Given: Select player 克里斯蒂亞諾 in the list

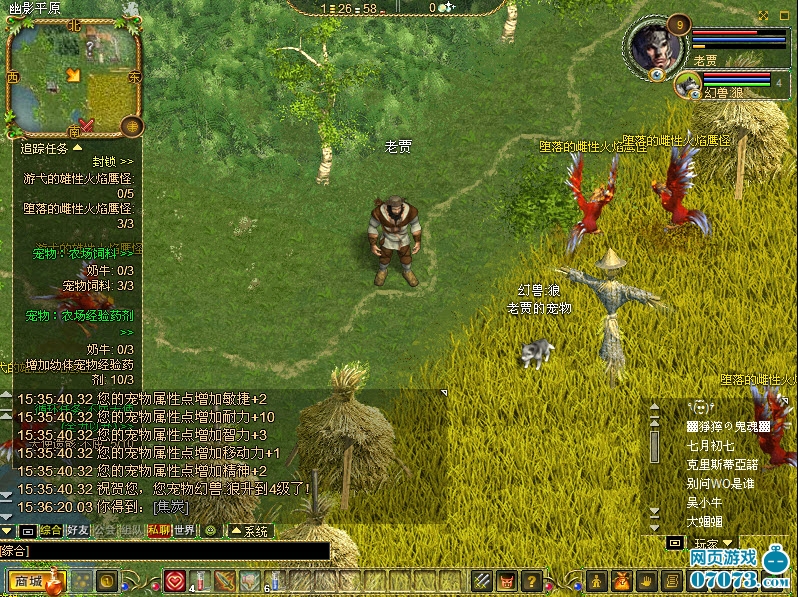Looking at the screenshot, I should click(x=722, y=464).
